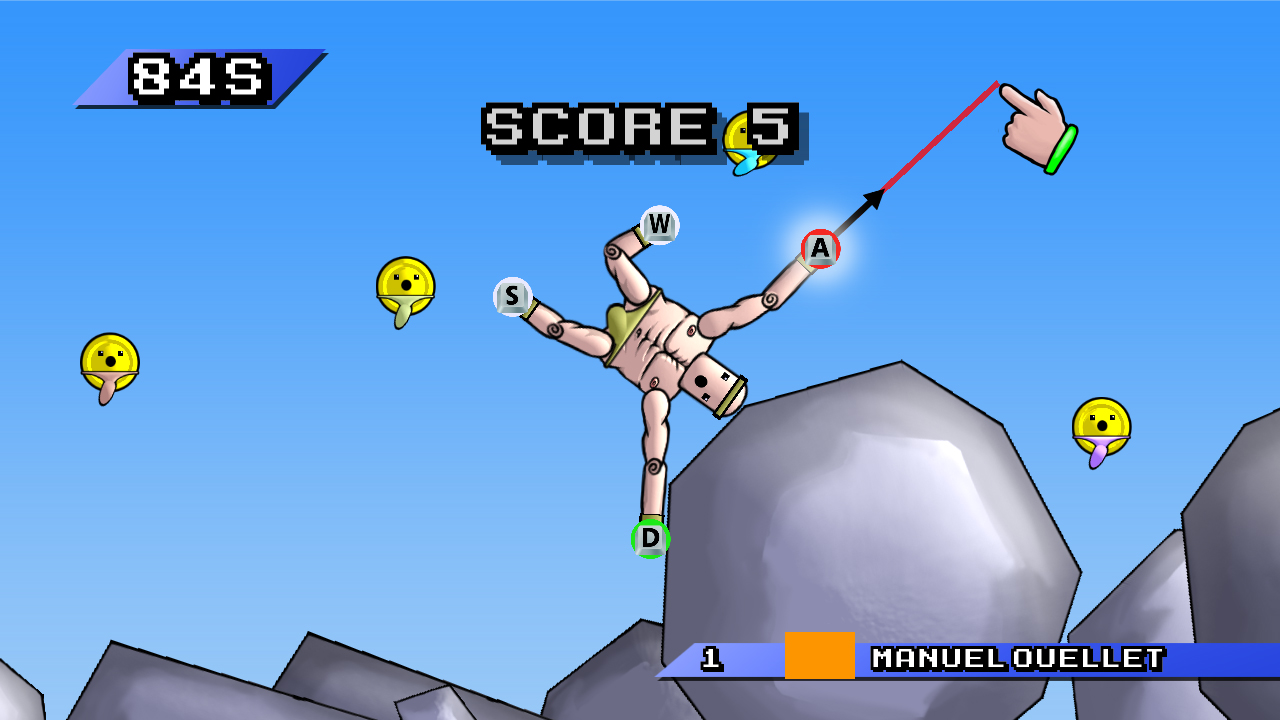Viewport: 1280px width, 720px height.
Task: Select the W-key hand grip icon
Action: coord(659,224)
